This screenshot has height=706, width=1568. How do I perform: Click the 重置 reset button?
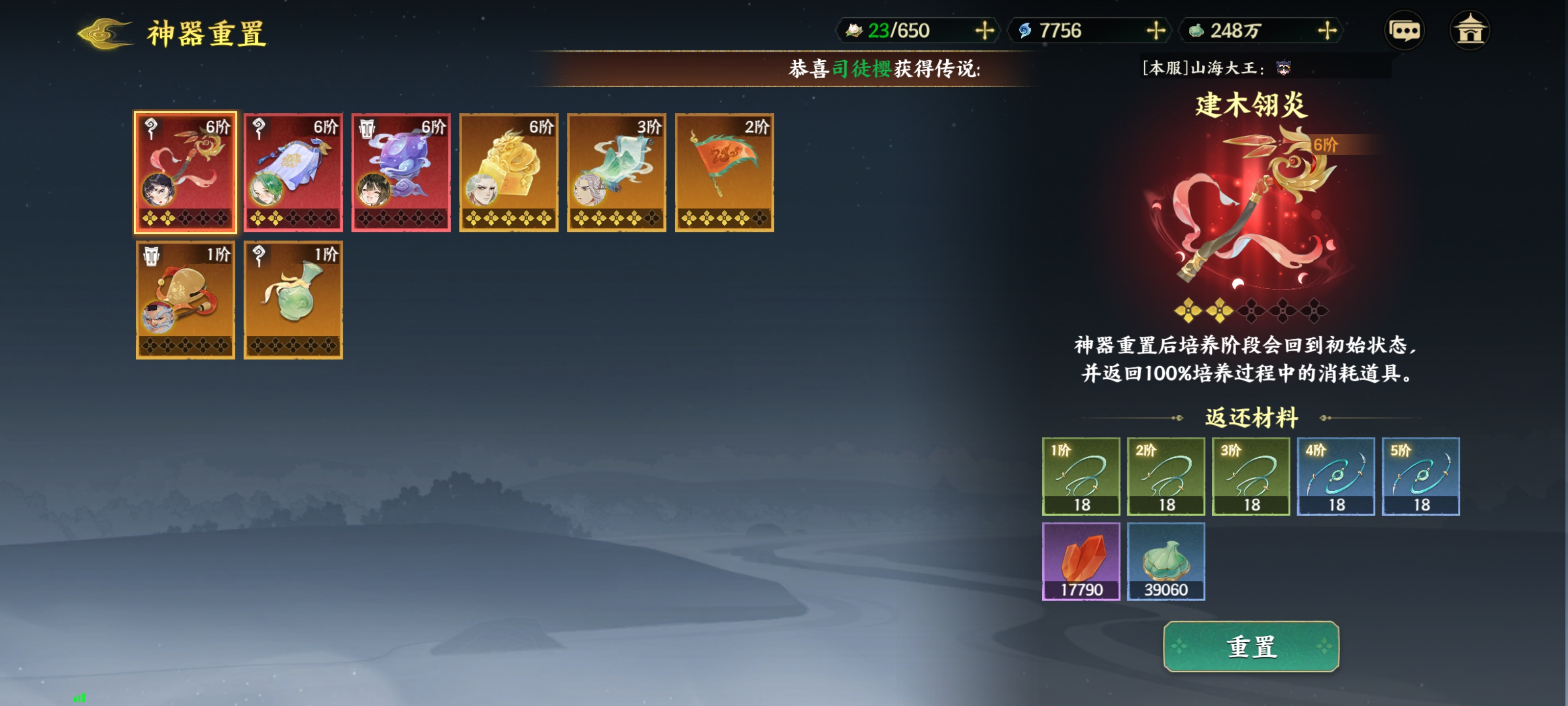tap(1250, 646)
